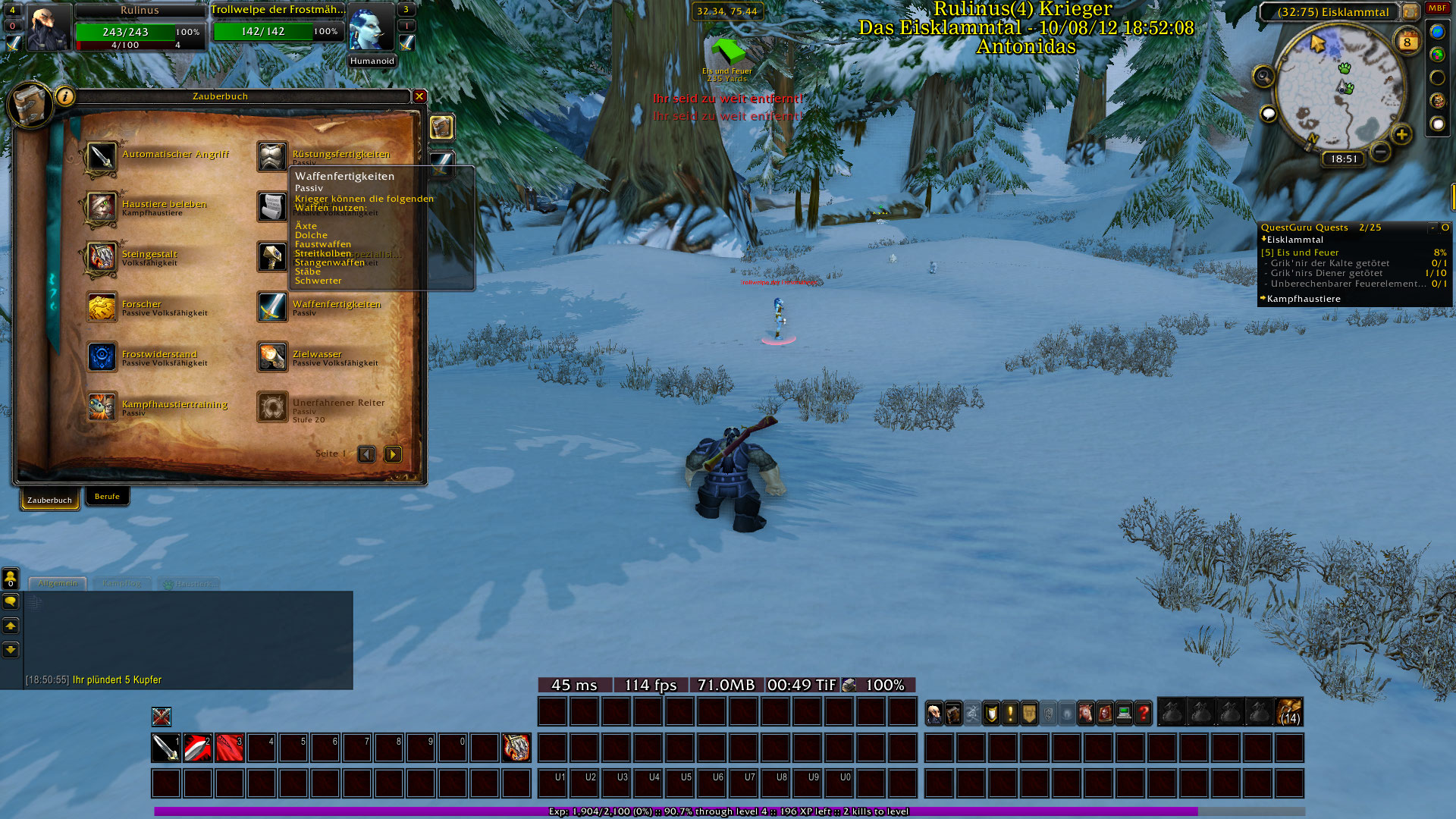
Task: Open the Allgemein chat tab
Action: click(x=58, y=584)
